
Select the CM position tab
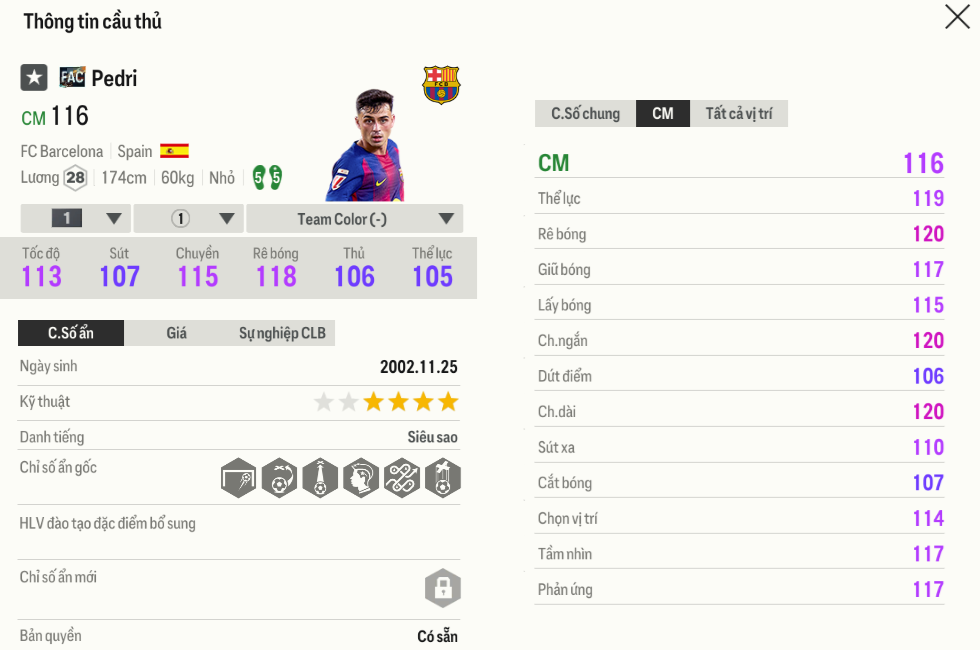(663, 114)
